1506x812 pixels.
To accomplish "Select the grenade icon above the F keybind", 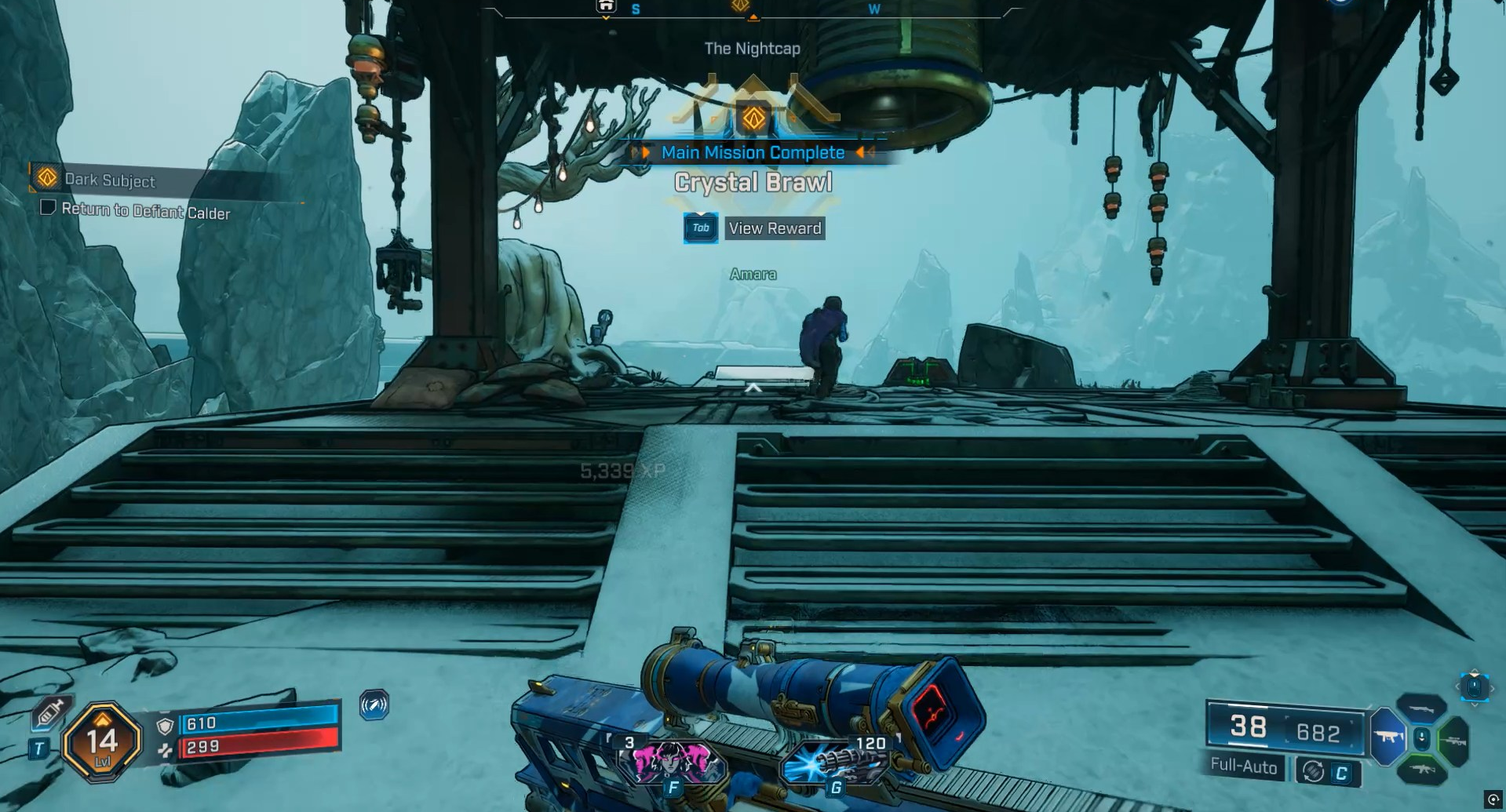I will [x=672, y=759].
